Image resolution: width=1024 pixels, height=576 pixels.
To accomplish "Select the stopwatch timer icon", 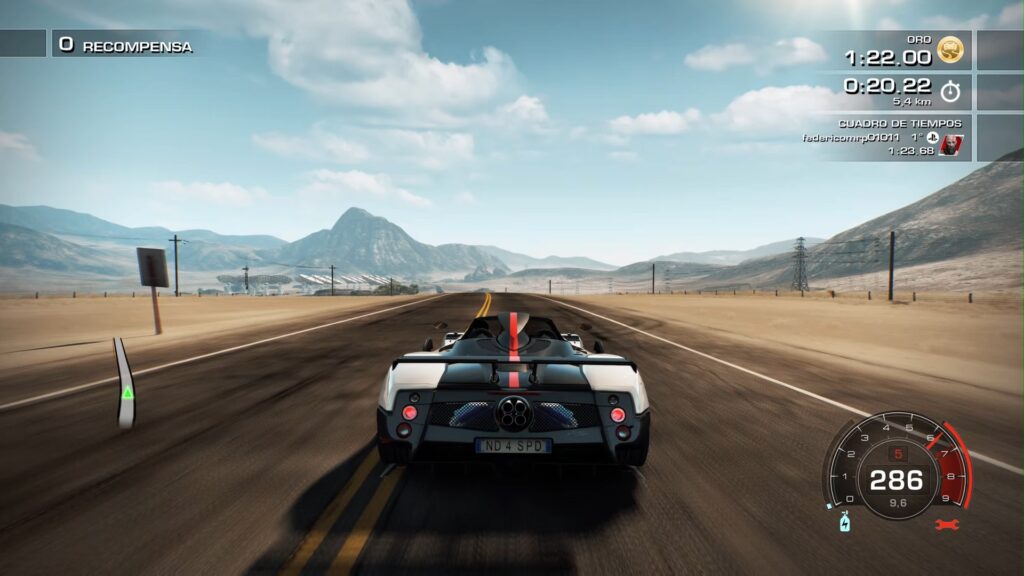I will click(950, 91).
